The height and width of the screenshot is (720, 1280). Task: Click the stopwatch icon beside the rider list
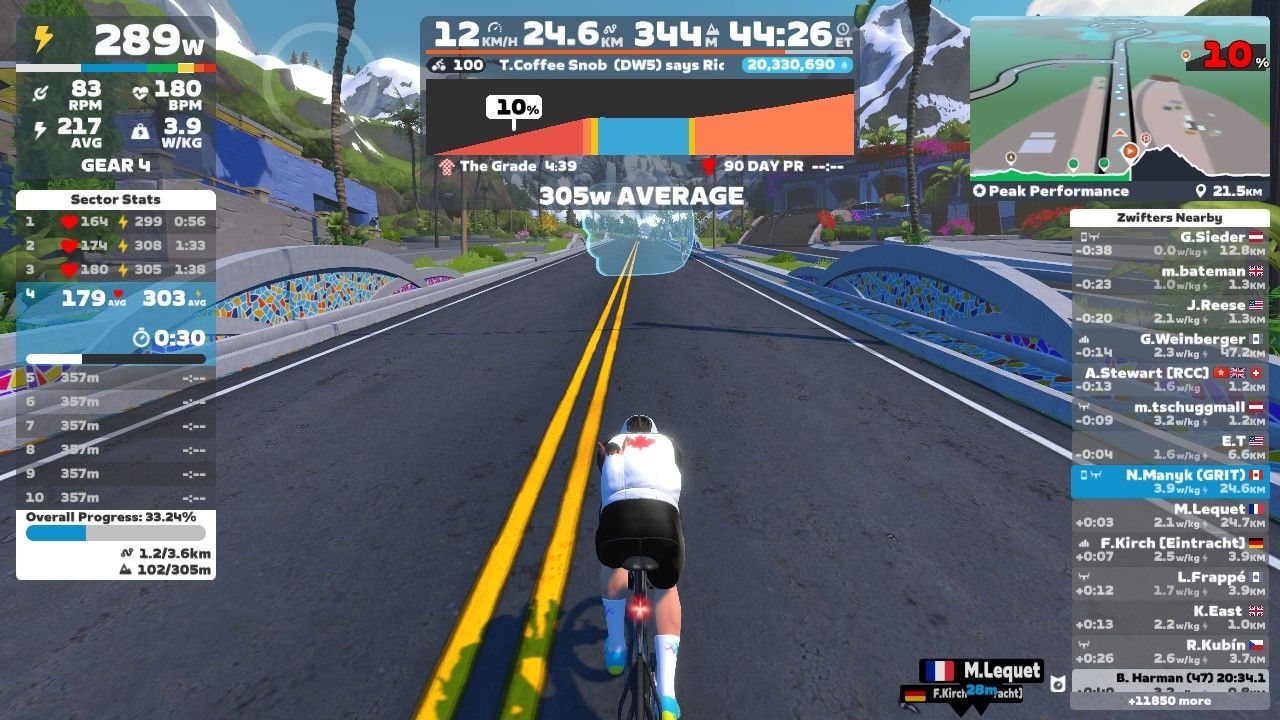pyautogui.click(x=1057, y=684)
